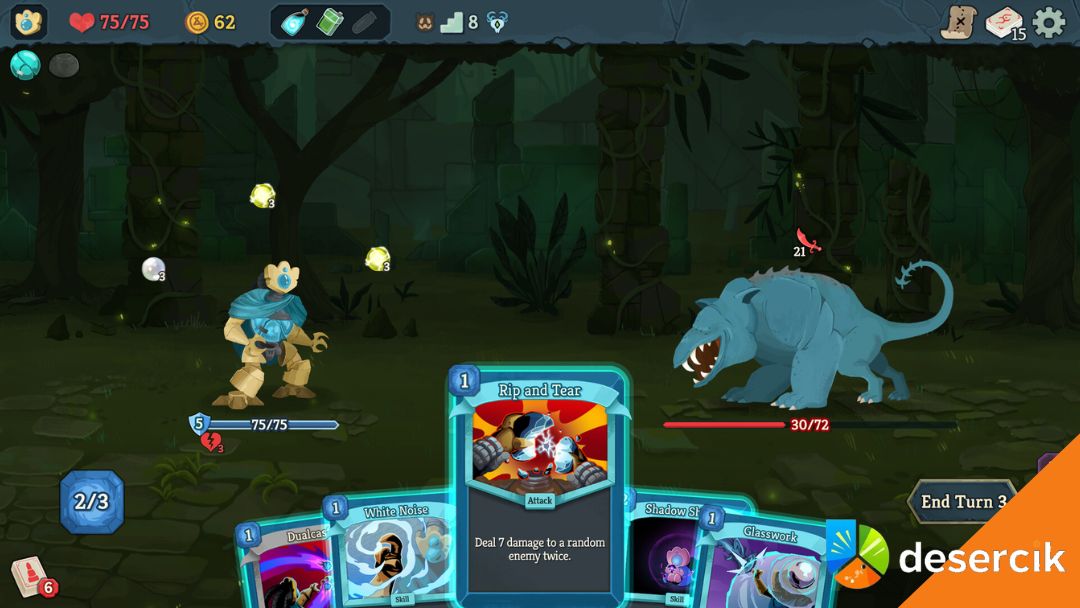This screenshot has width=1080, height=608.
Task: Click the character portrait icon
Action: pyautogui.click(x=28, y=22)
